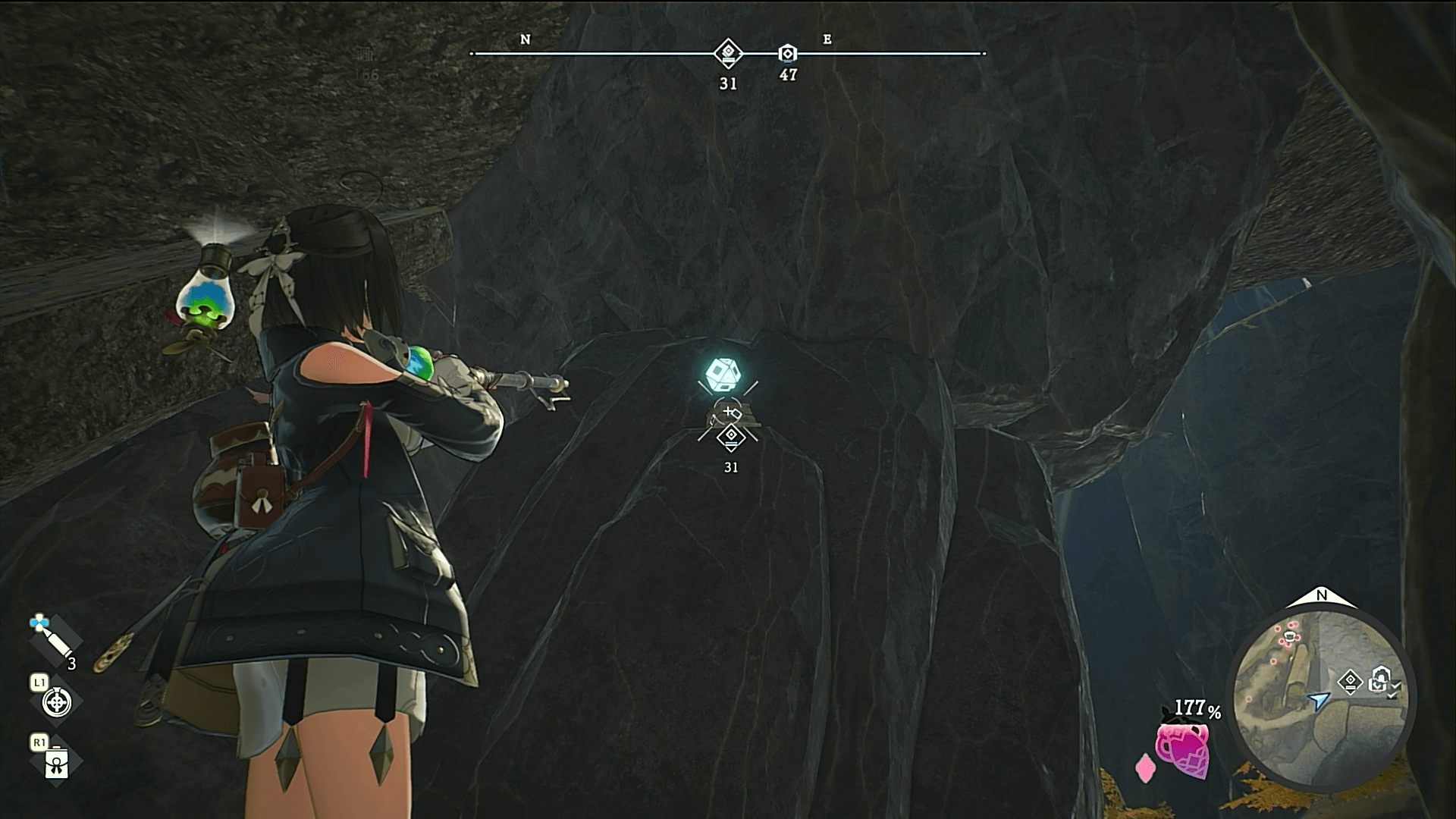Screen dimensions: 1456x819
Task: Click the compass hexagon marker labeled 47
Action: tap(788, 54)
